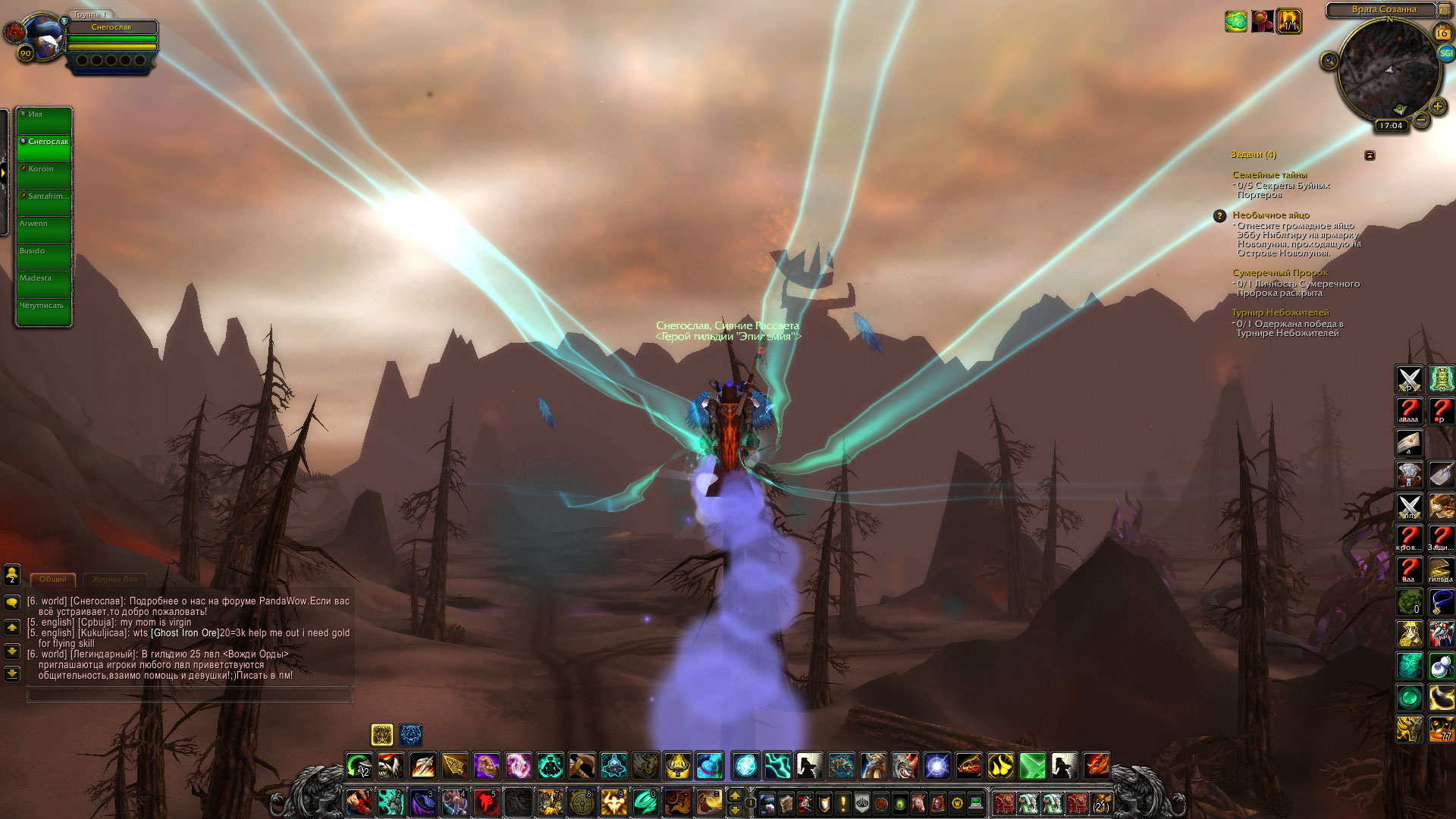Target Arwenn in the raid frames
Image resolution: width=1456 pixels, height=819 pixels.
[x=45, y=230]
